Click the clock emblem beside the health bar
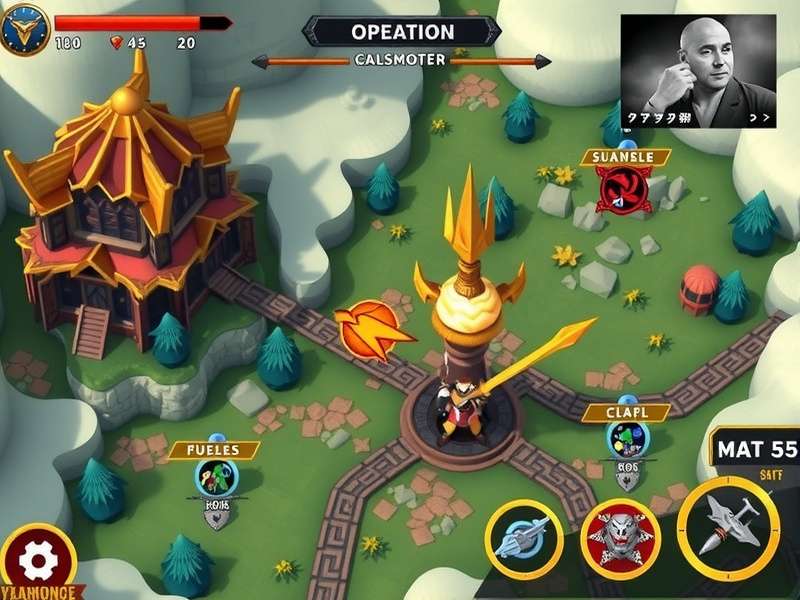Image resolution: width=800 pixels, height=600 pixels. [24, 30]
